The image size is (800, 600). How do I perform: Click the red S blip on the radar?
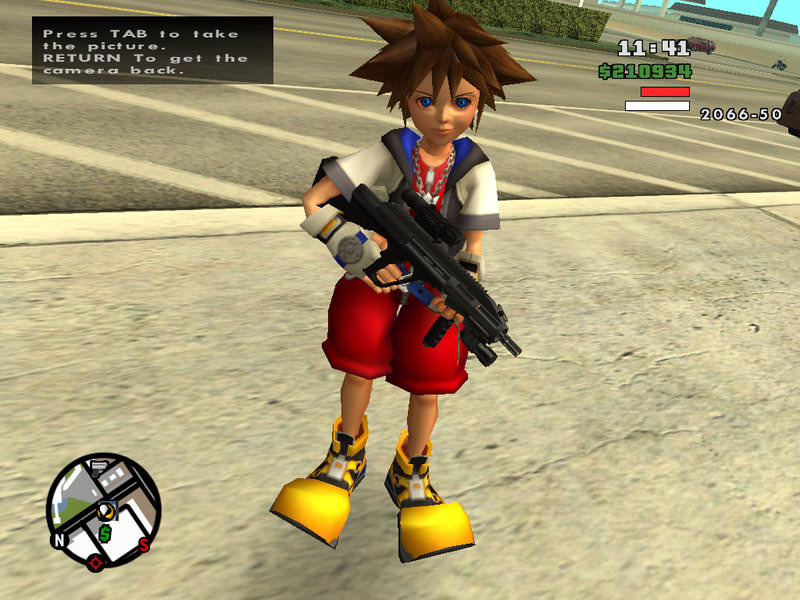[144, 544]
